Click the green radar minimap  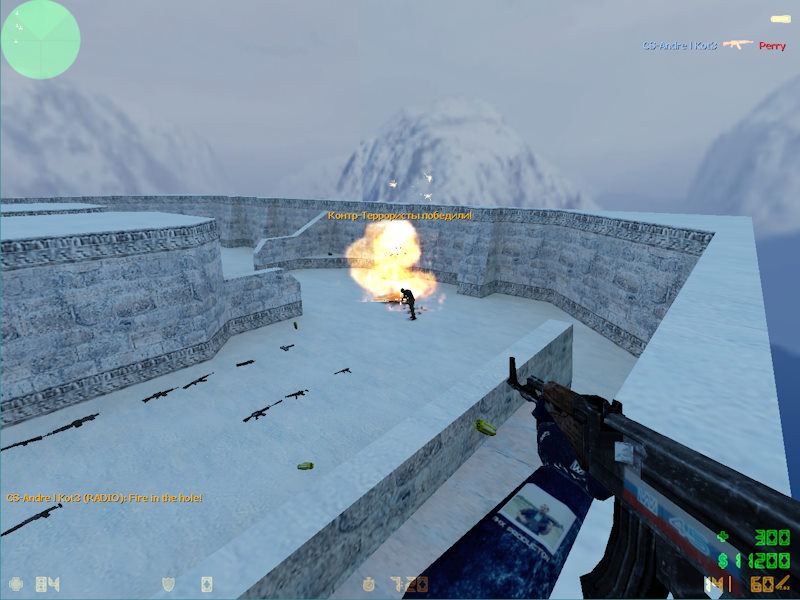(x=40, y=39)
